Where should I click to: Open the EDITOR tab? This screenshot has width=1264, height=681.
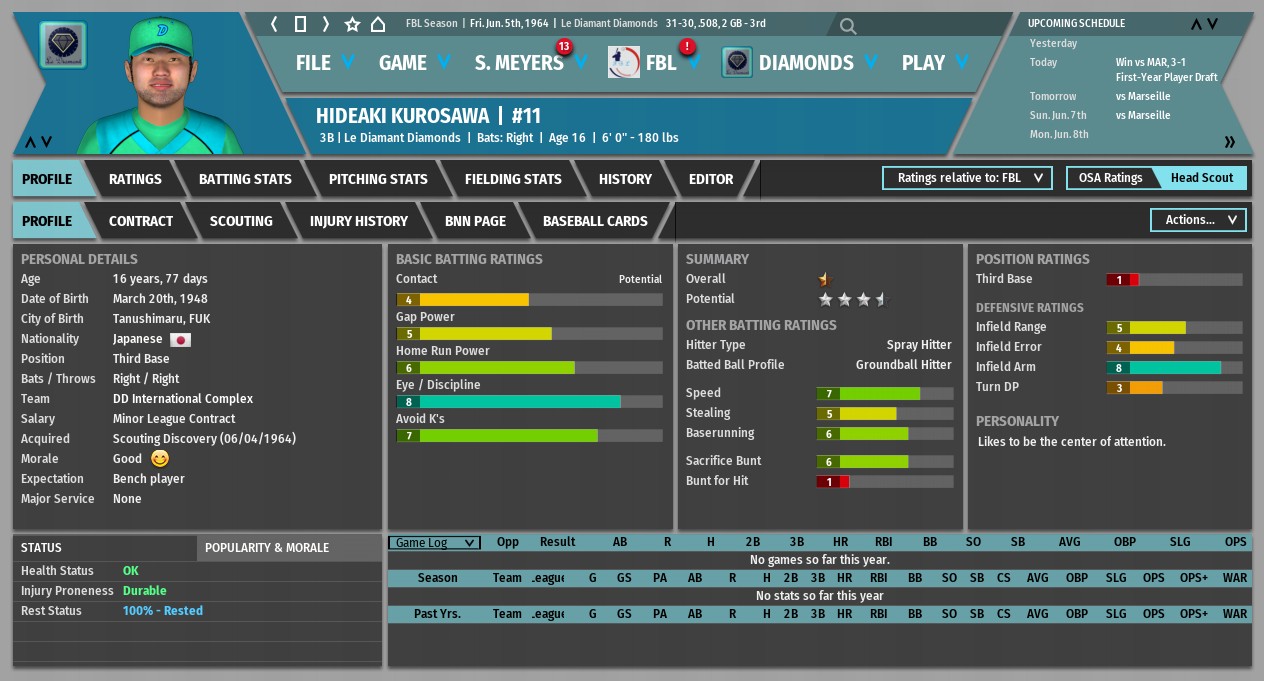pos(711,179)
